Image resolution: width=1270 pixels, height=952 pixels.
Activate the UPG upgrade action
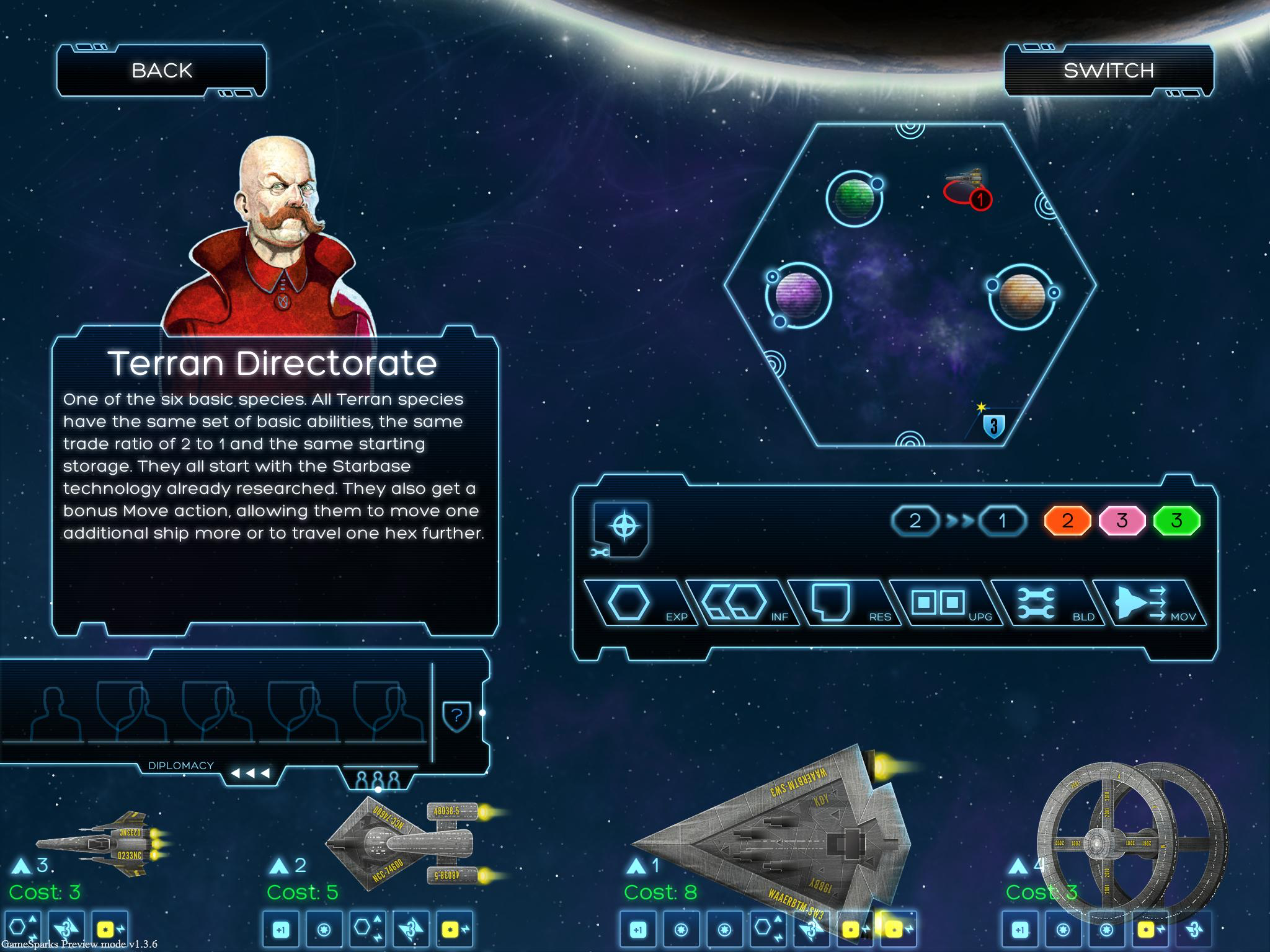pos(944,603)
